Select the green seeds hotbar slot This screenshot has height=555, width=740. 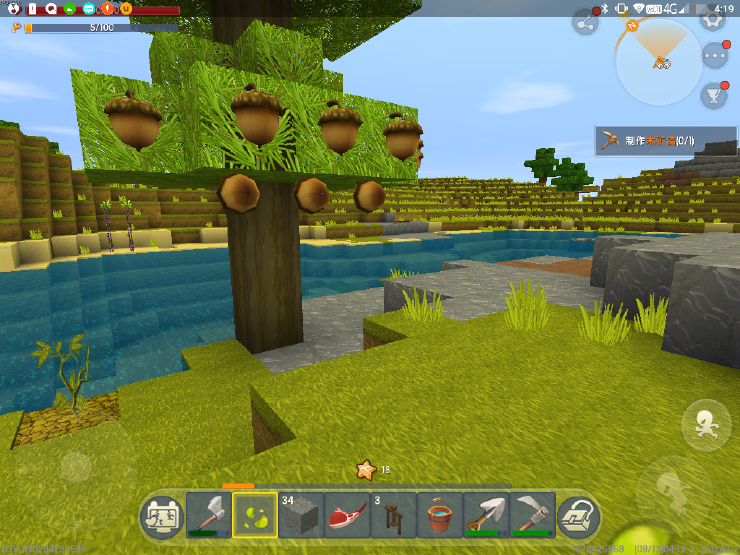(255, 515)
